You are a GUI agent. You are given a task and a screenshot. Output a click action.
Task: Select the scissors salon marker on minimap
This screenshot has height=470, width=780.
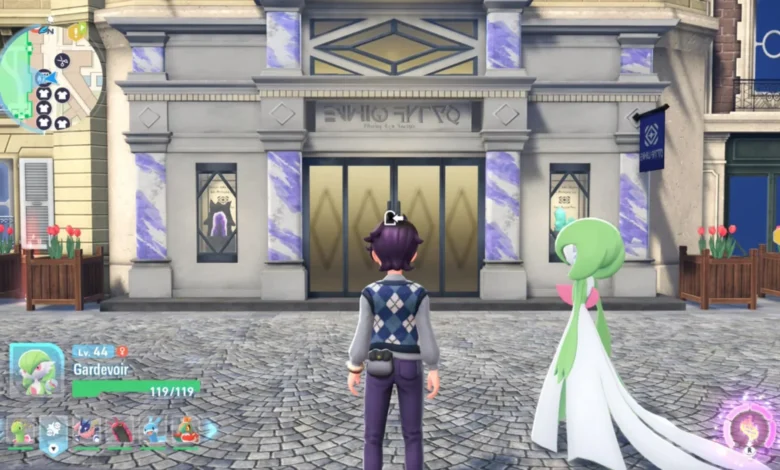pyautogui.click(x=62, y=61)
